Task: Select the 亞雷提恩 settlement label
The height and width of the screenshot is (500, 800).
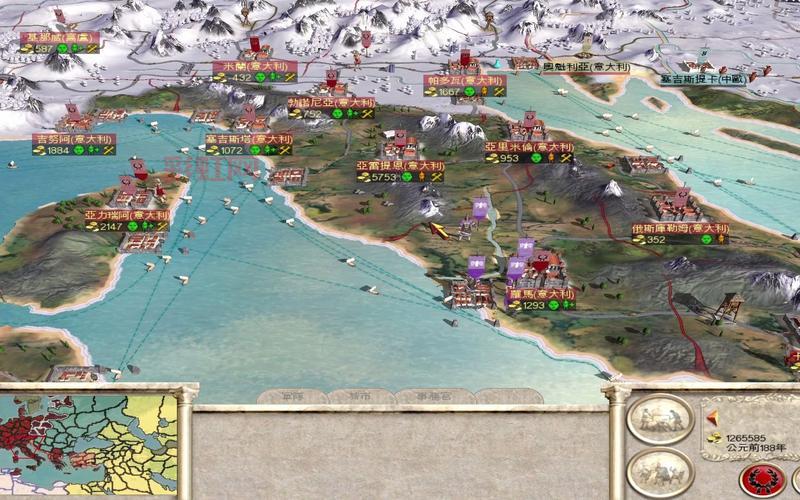Action: click(399, 165)
